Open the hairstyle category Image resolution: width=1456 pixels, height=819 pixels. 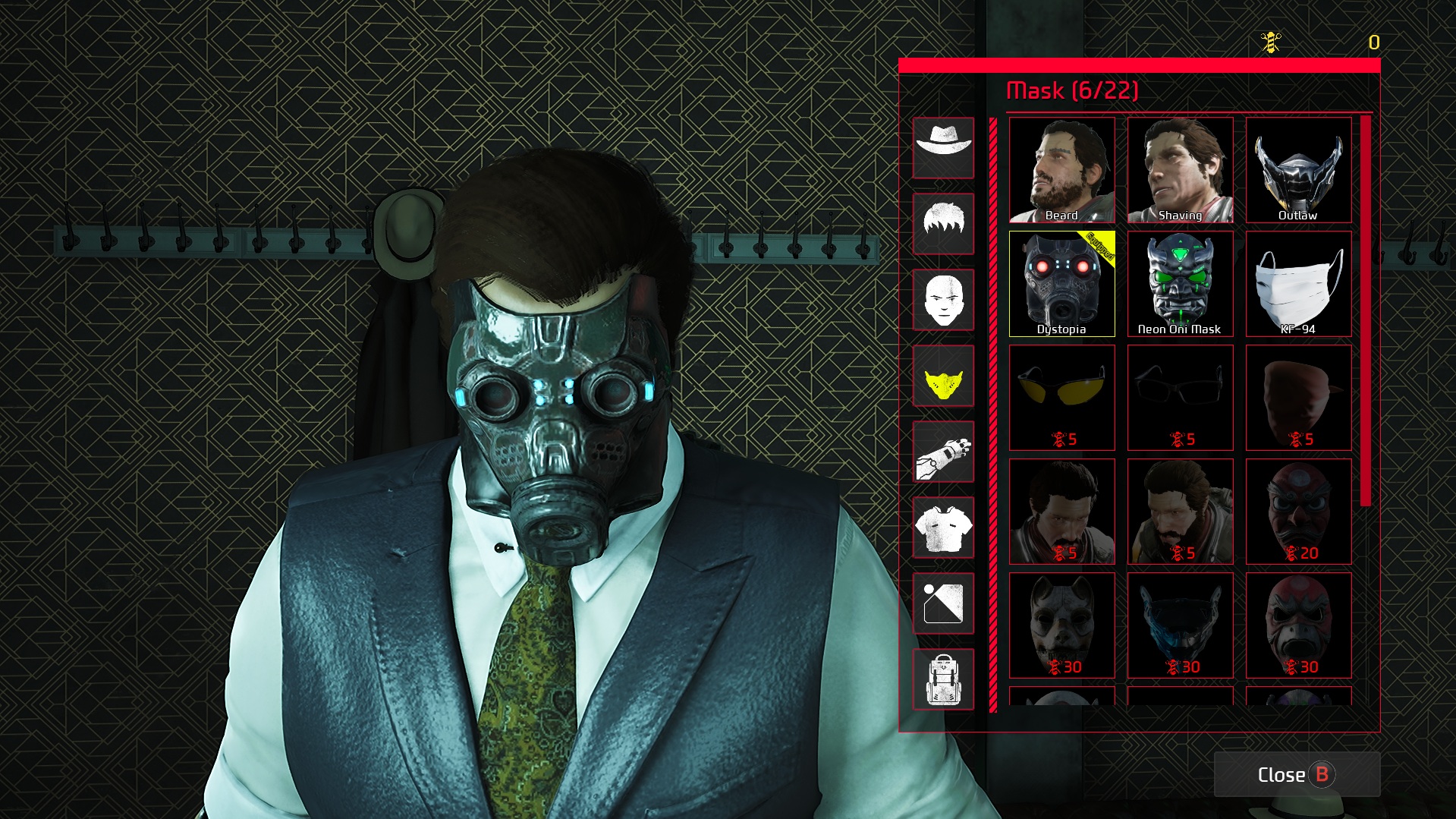click(x=943, y=224)
